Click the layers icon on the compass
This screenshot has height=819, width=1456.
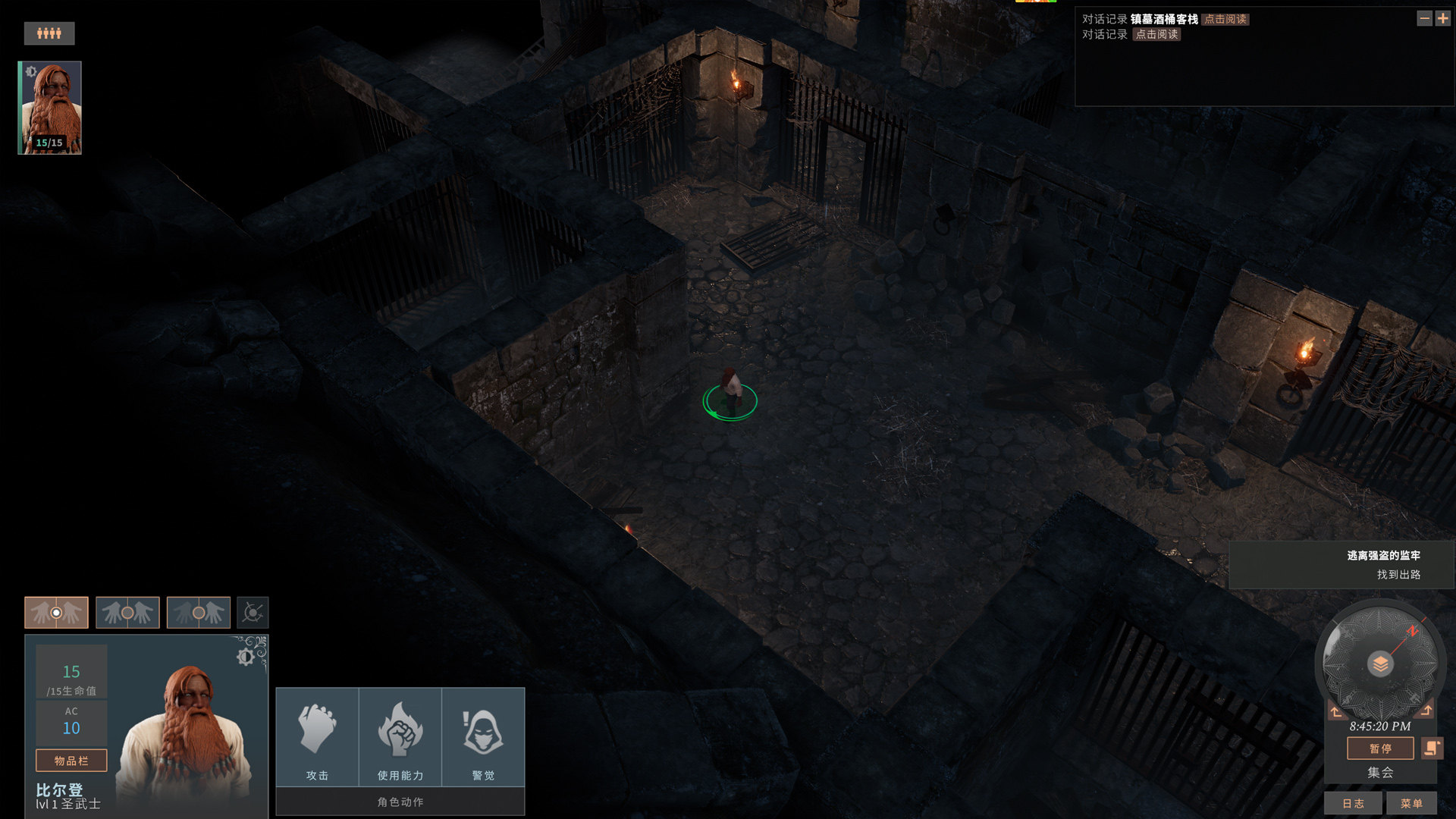point(1380,664)
